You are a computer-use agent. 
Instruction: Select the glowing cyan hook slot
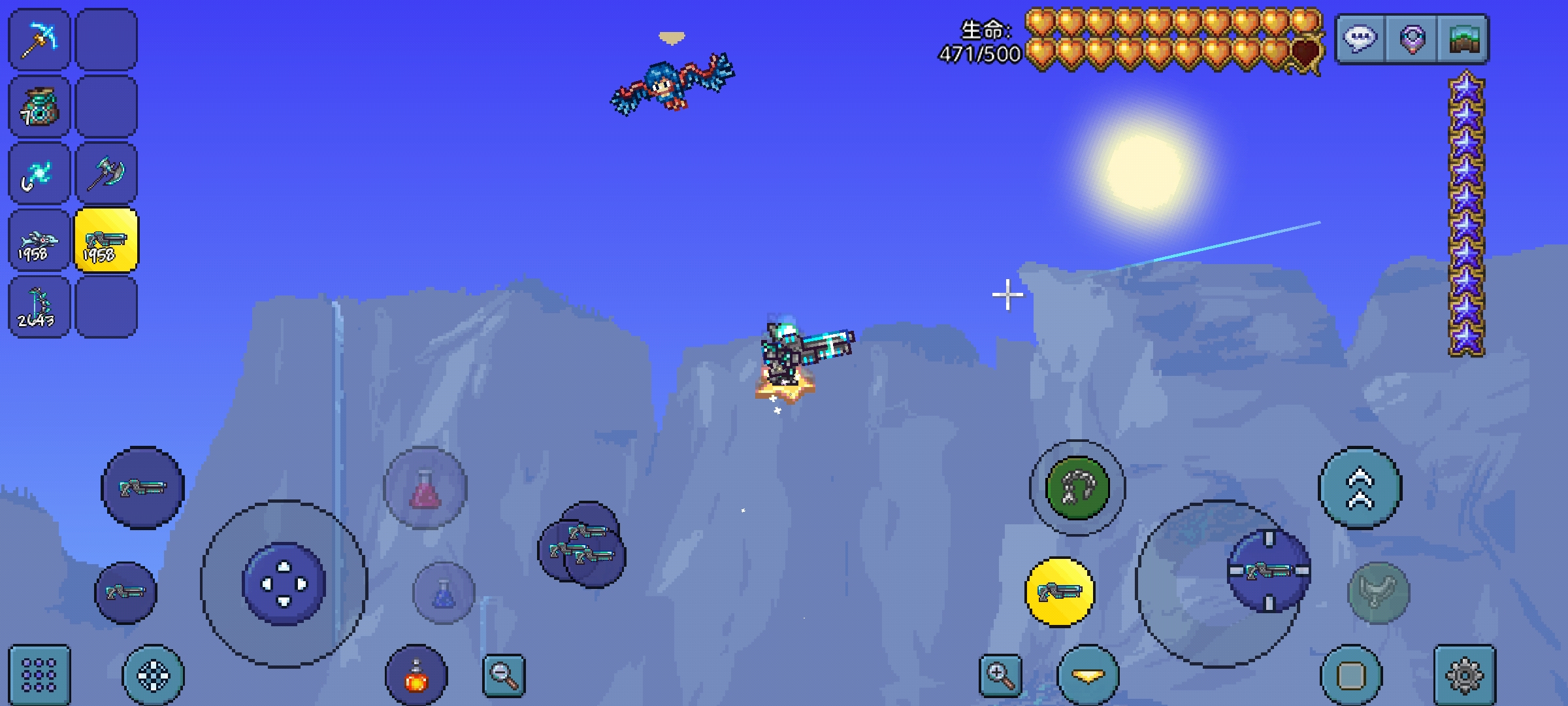click(39, 174)
